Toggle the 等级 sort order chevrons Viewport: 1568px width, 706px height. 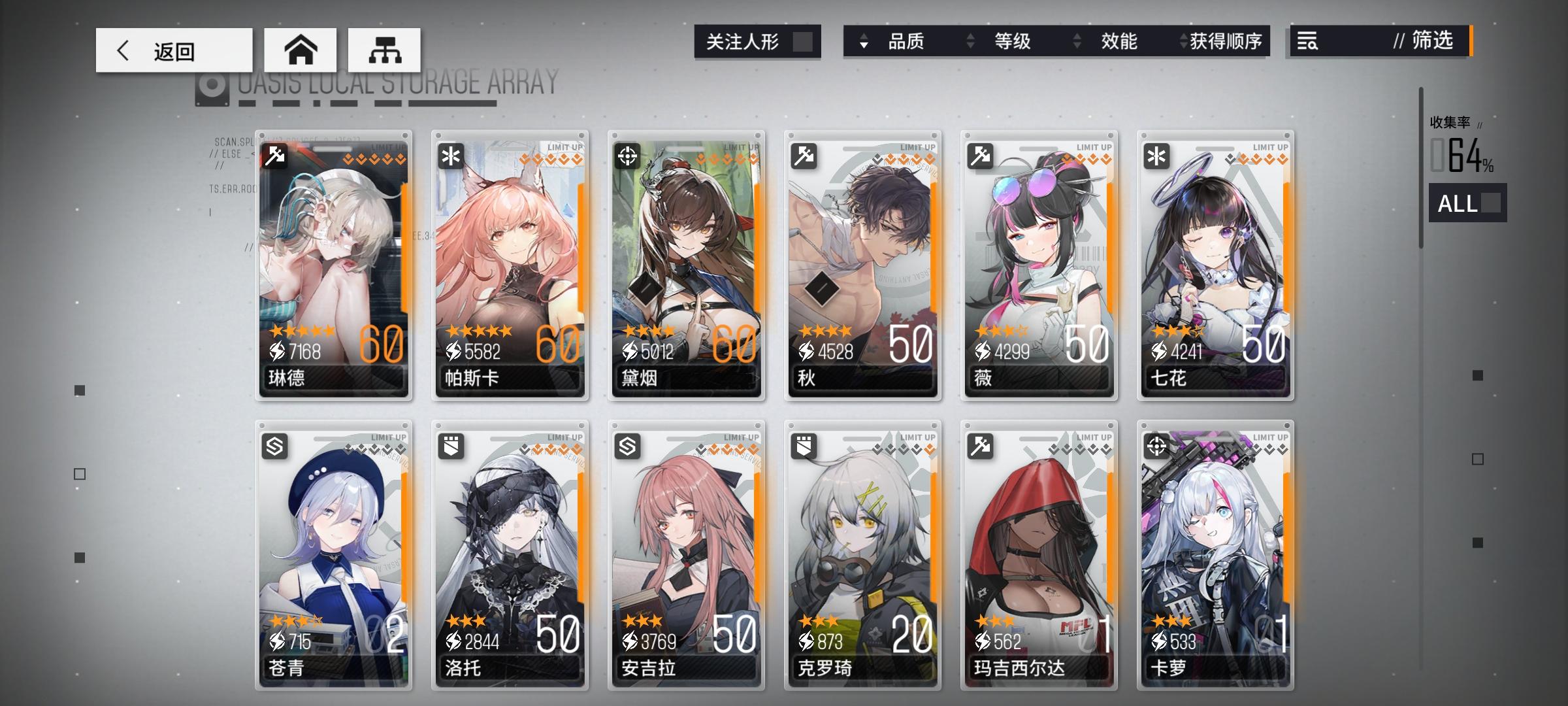click(x=970, y=42)
